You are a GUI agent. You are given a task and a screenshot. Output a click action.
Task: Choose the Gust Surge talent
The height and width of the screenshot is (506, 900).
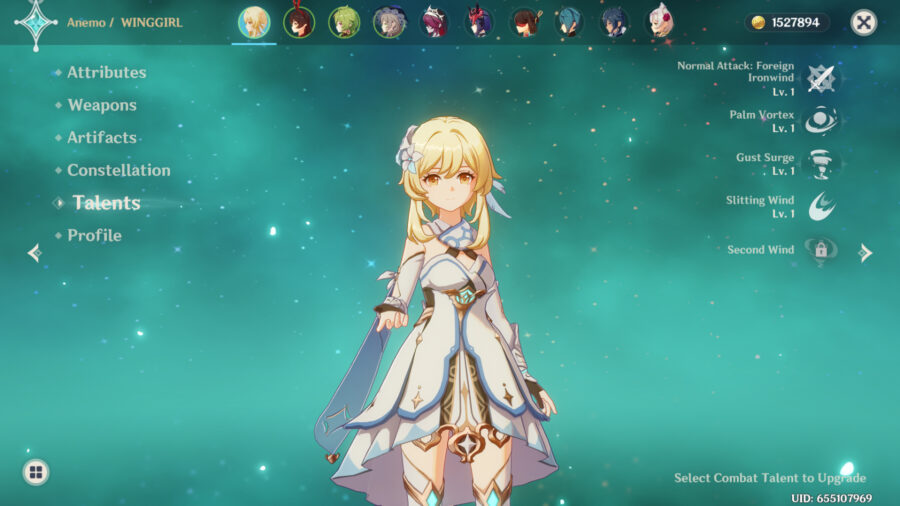tap(821, 164)
